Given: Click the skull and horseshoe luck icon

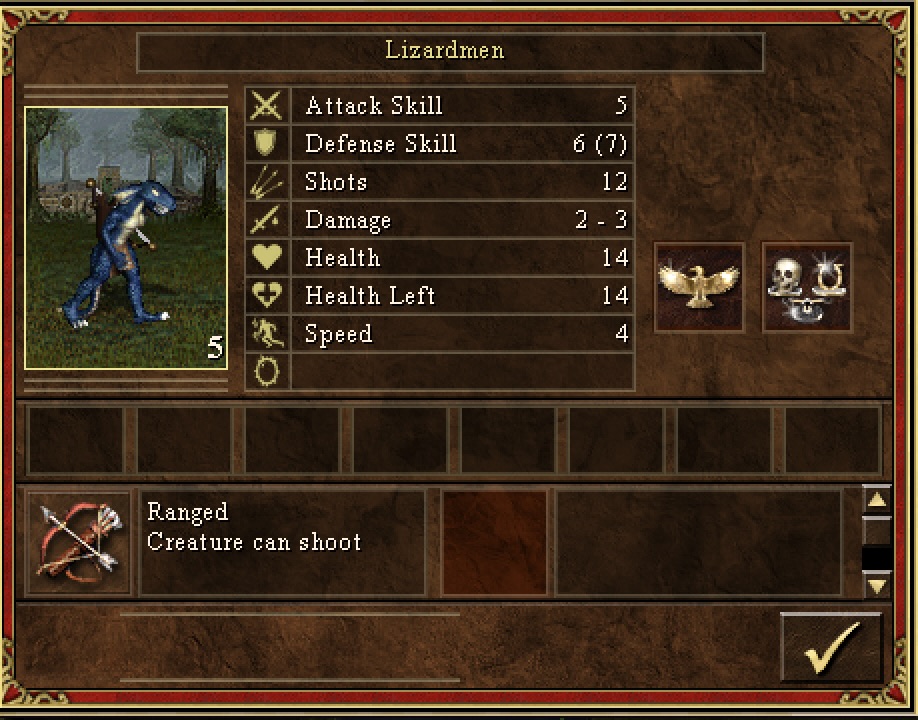Looking at the screenshot, I should coord(807,287).
